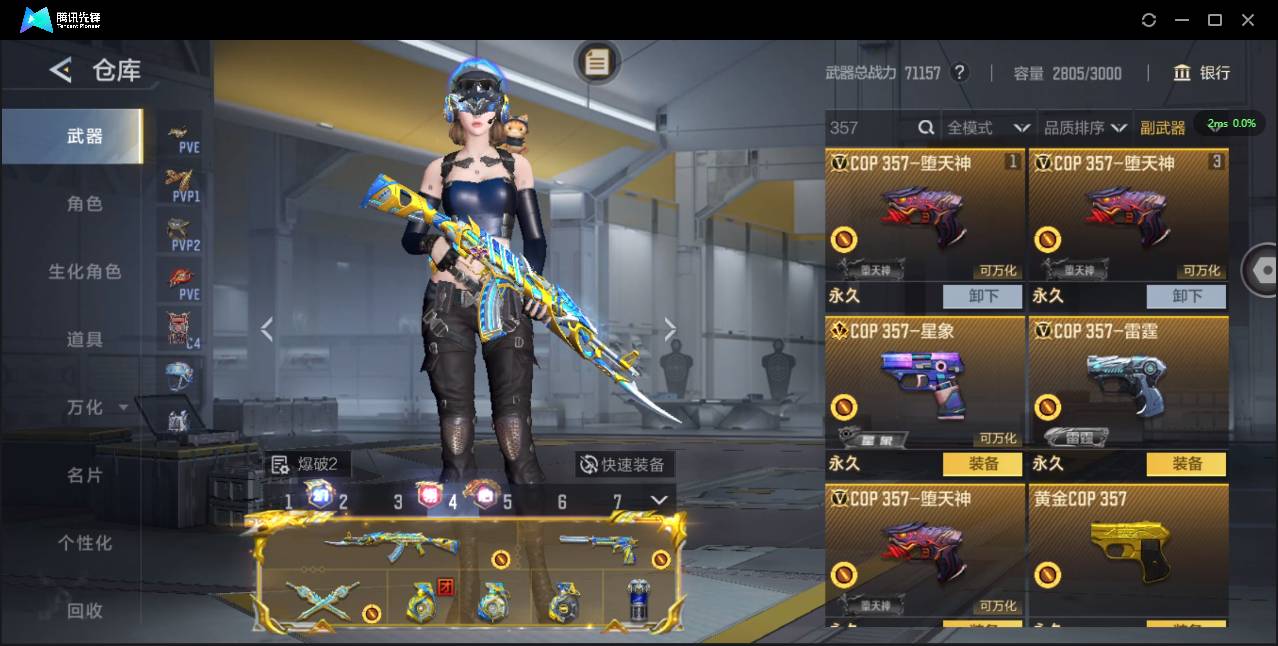This screenshot has height=646, width=1278.
Task: Open the 全模式 mode dropdown
Action: click(x=988, y=128)
